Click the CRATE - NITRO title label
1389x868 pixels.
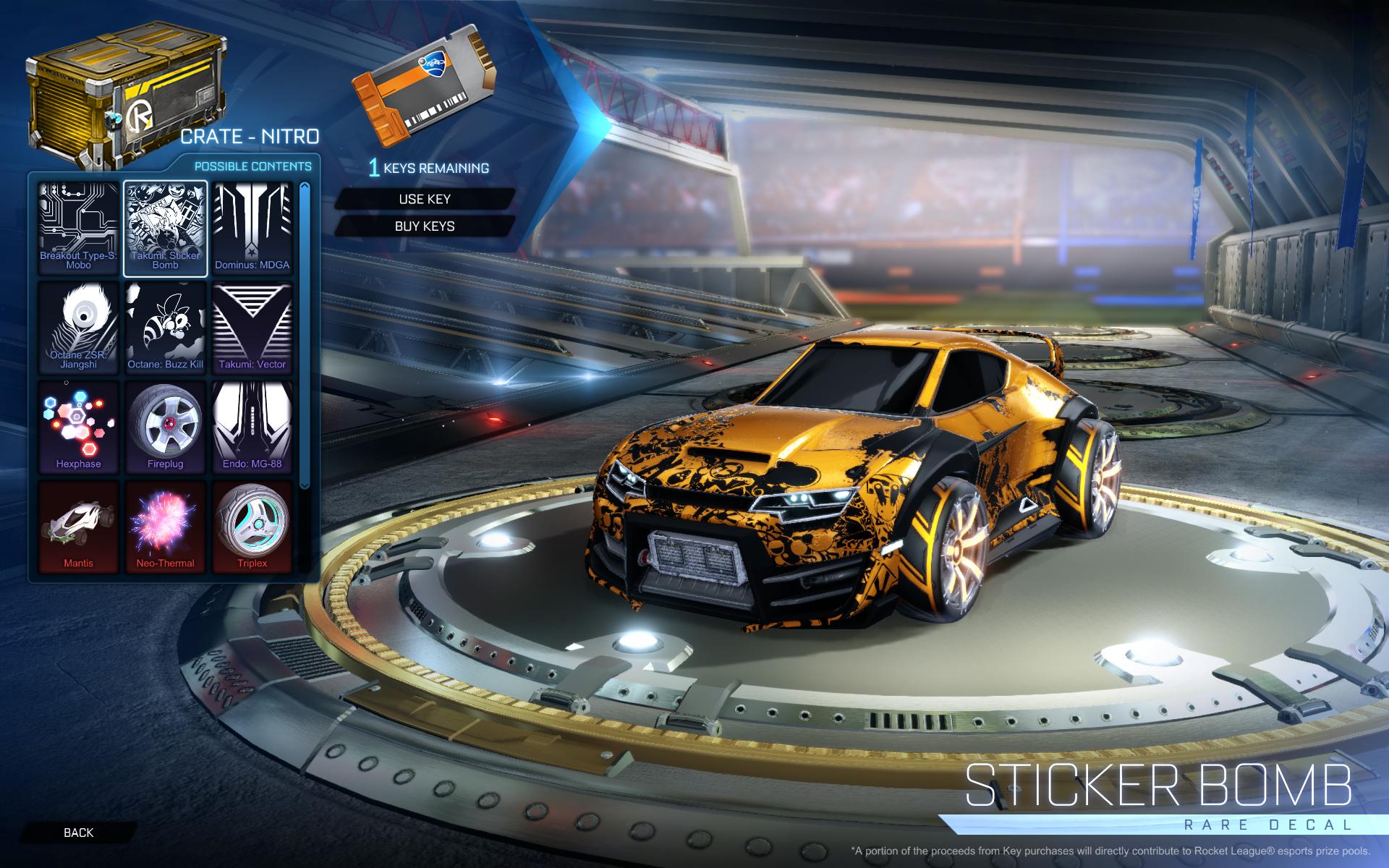pyautogui.click(x=252, y=136)
